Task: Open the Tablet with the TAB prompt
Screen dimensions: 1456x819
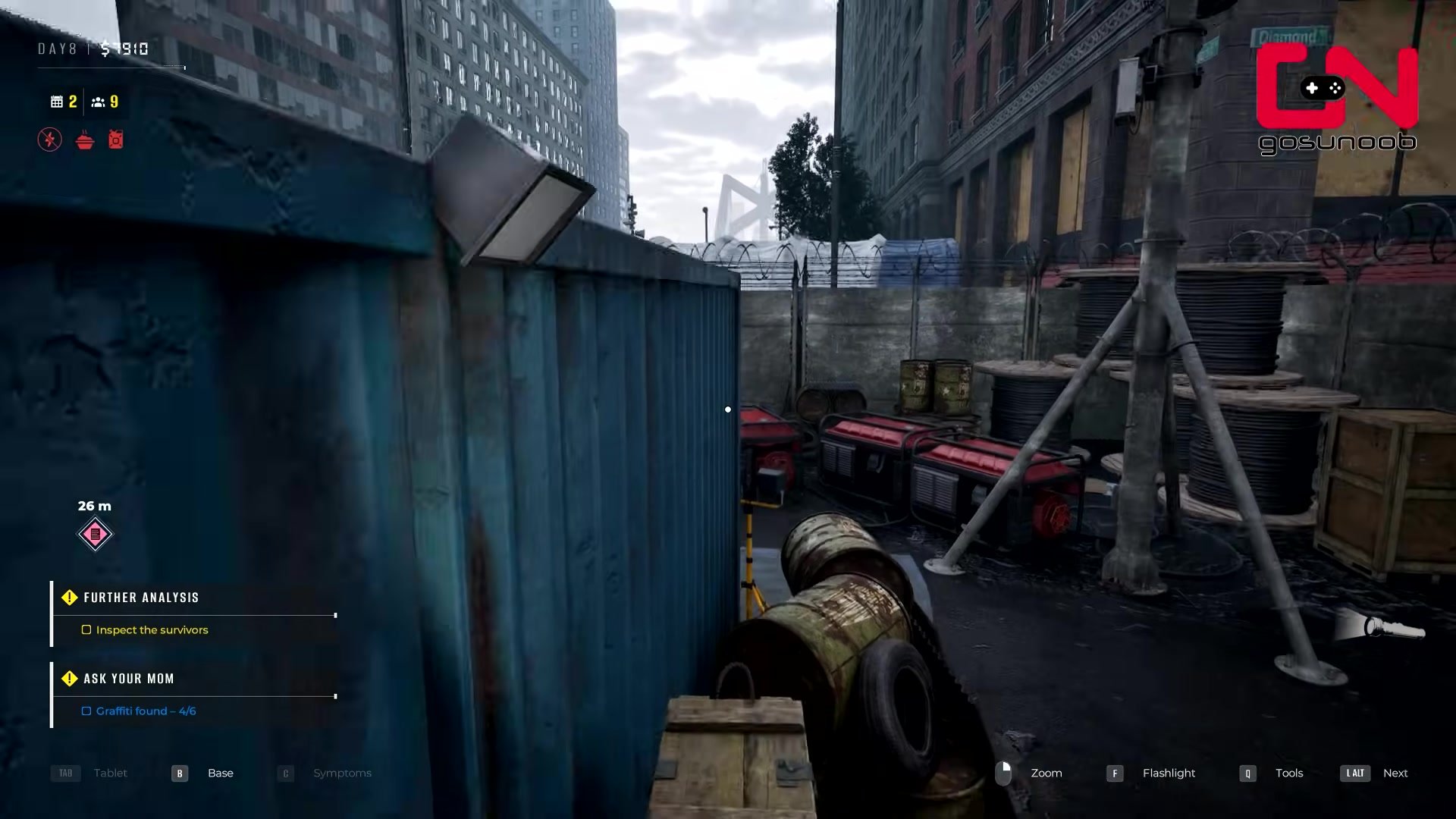Action: pyautogui.click(x=65, y=773)
